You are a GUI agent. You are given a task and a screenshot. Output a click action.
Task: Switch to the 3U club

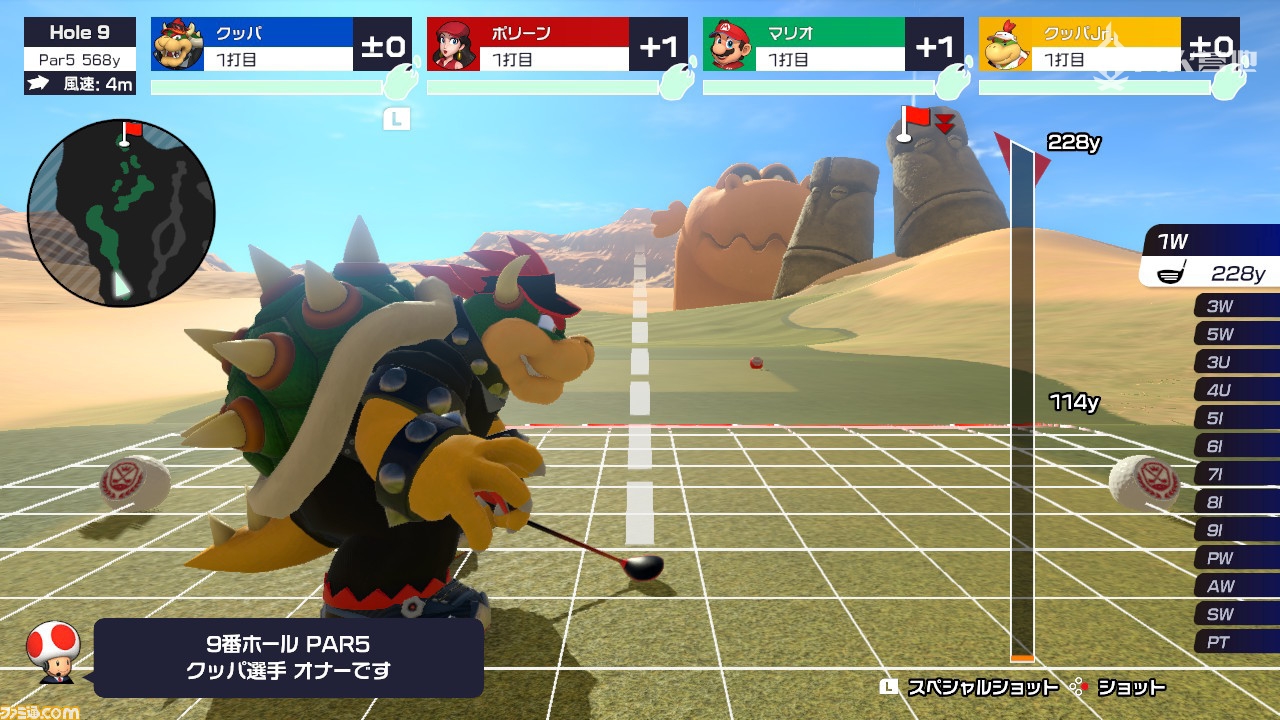pos(1236,363)
